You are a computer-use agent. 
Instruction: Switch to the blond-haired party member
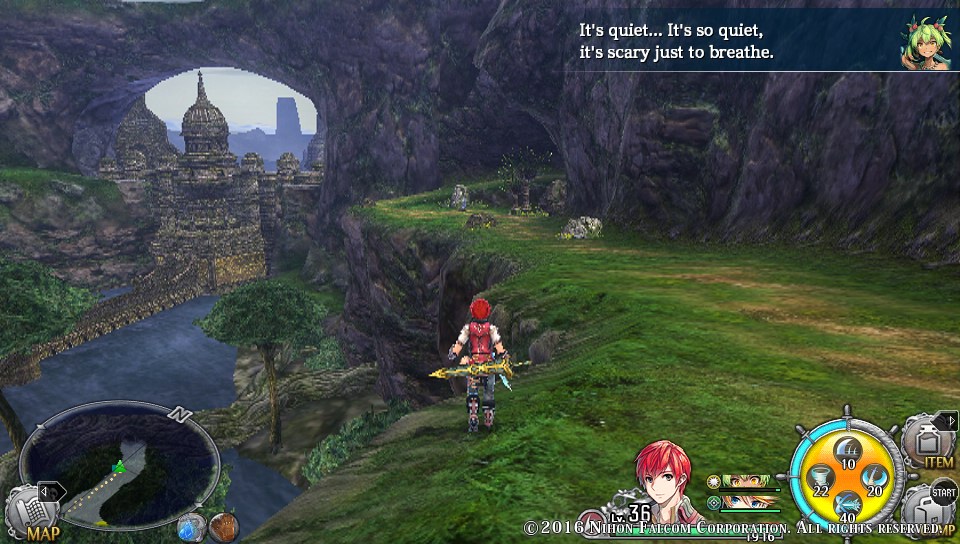click(x=748, y=502)
